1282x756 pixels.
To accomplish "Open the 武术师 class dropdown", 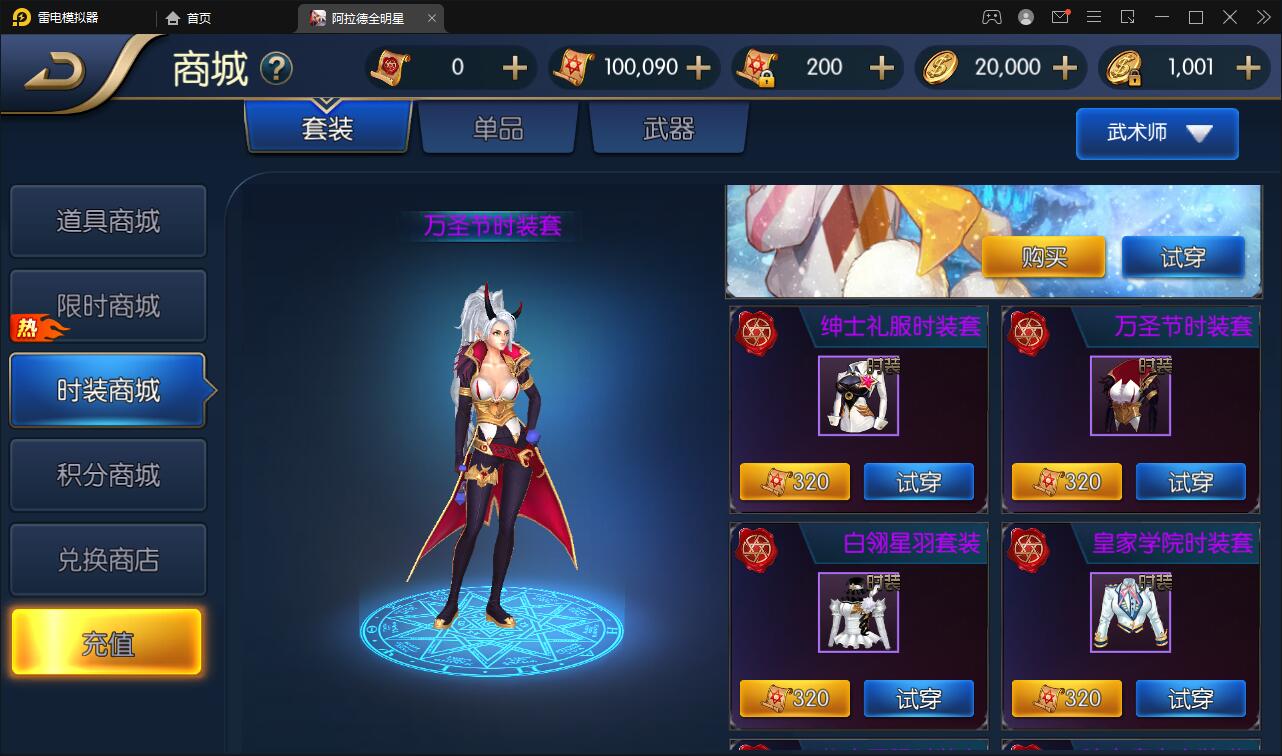I will coord(1156,133).
